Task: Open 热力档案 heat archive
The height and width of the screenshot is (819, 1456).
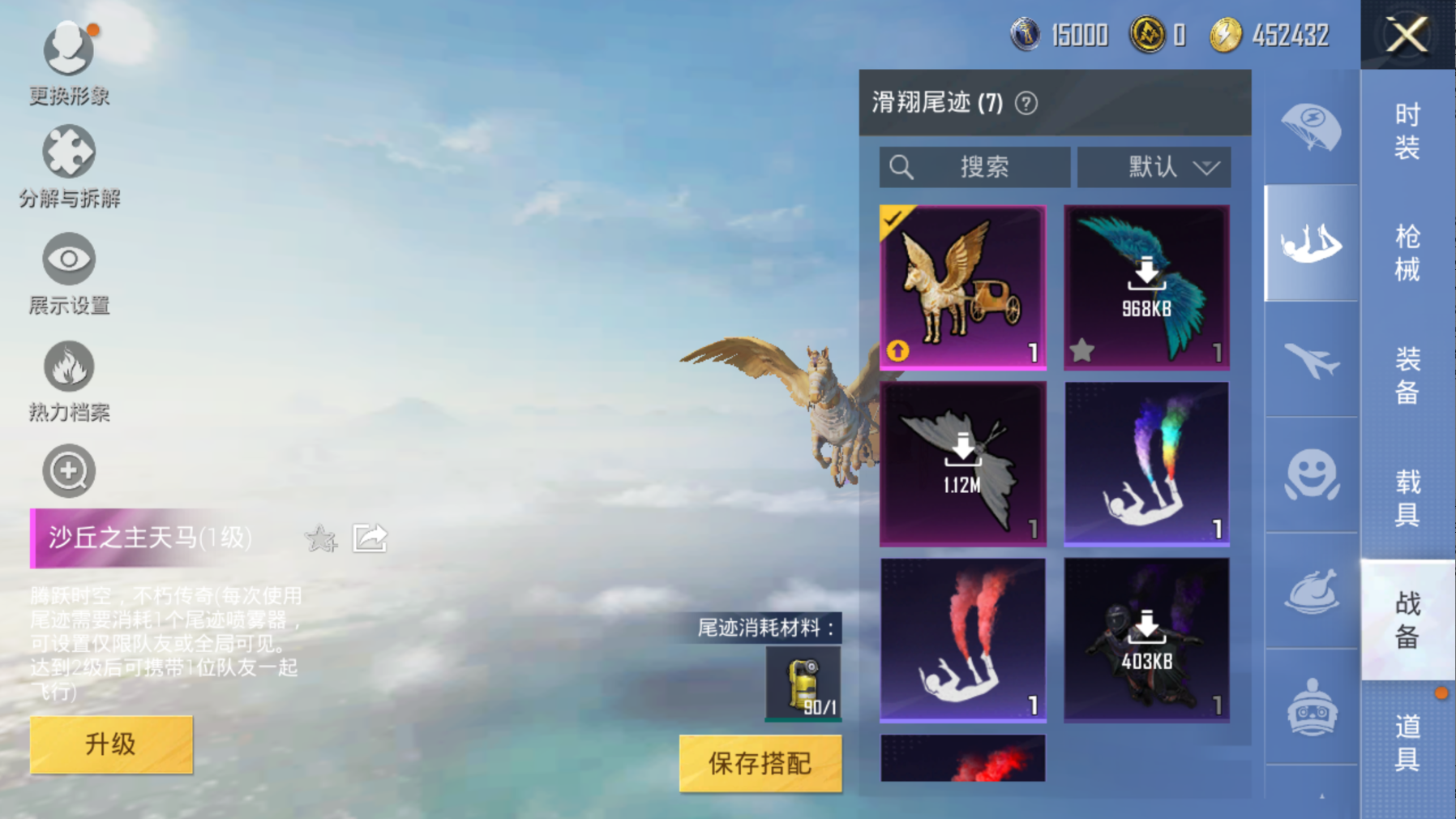Action: 69,381
